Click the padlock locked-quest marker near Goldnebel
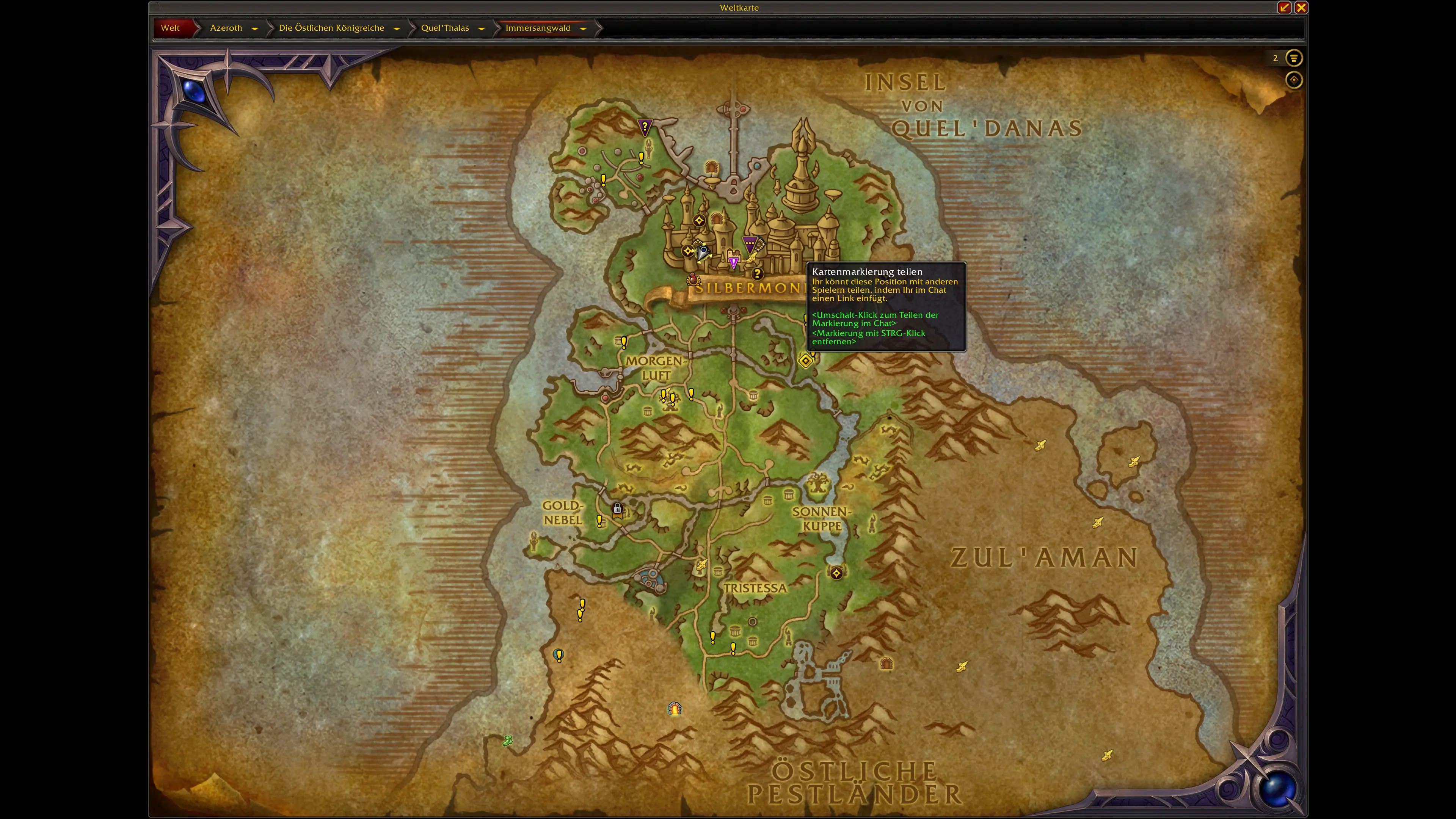This screenshot has height=819, width=1456. (617, 509)
